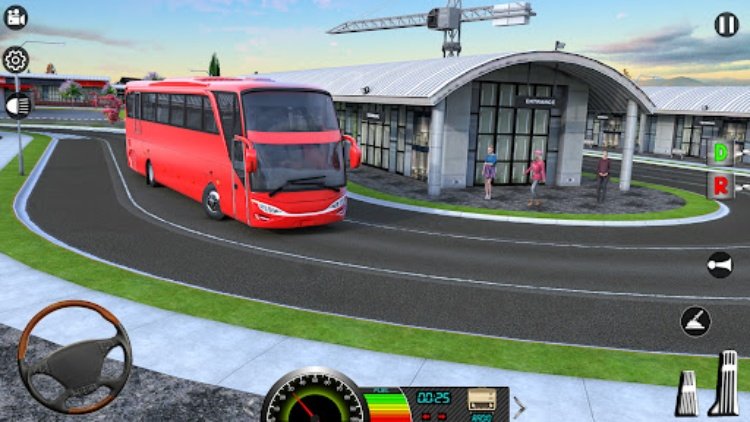Grab the steering wheel control
The image size is (750, 422).
[74, 357]
